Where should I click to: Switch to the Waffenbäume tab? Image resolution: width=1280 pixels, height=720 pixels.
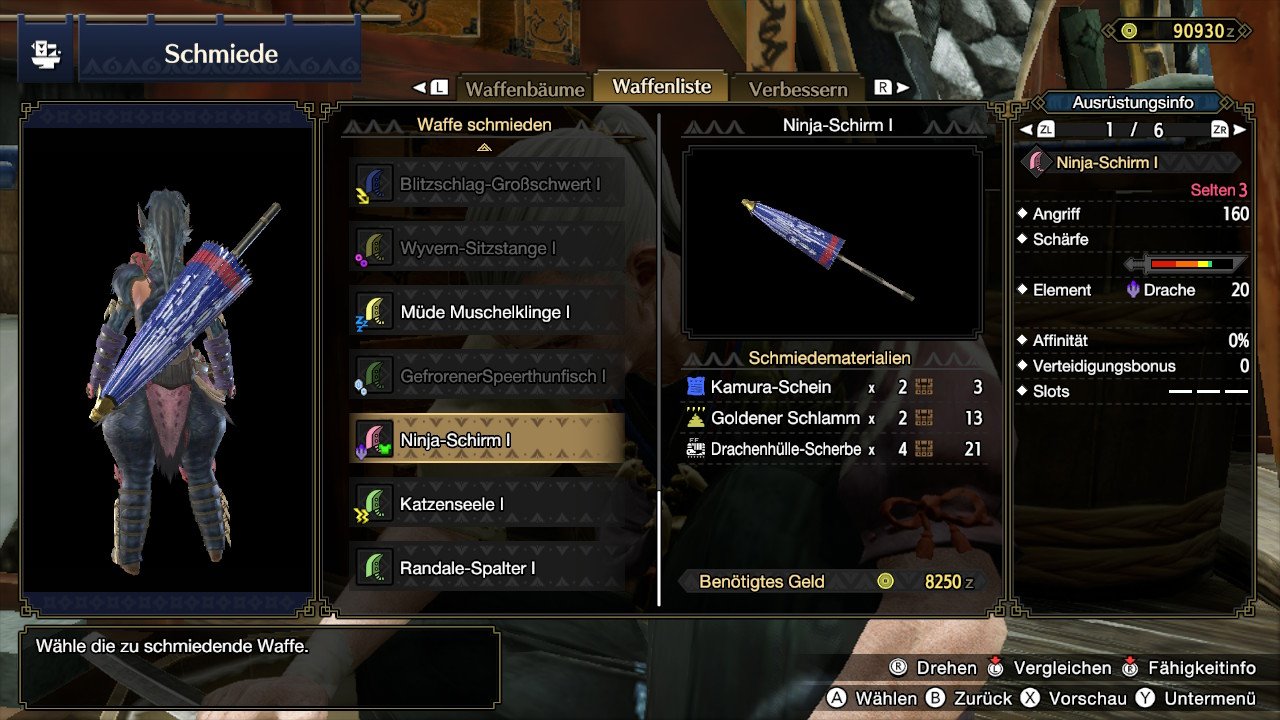tap(524, 89)
